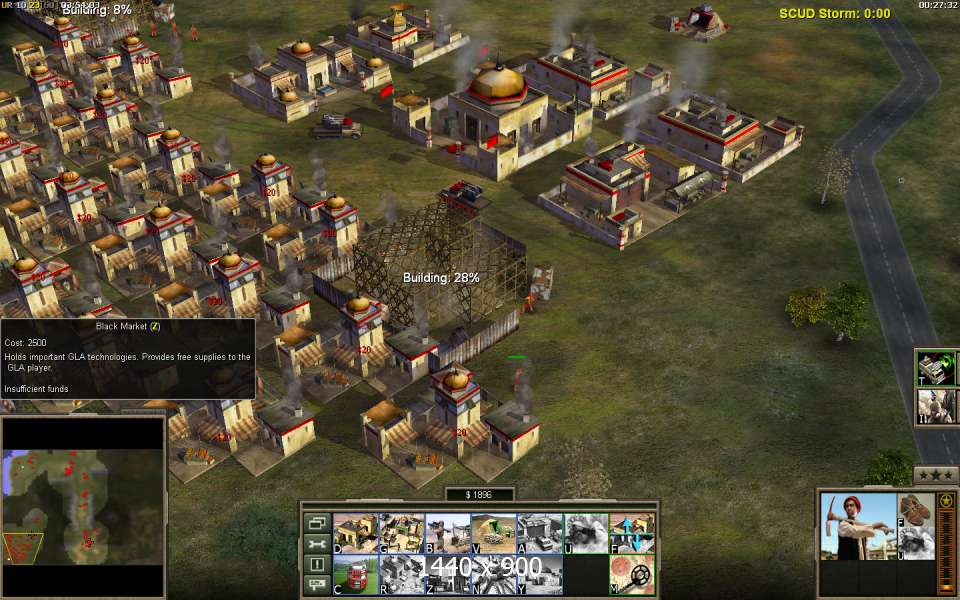Select the rocket soldier build icon labeled B
The height and width of the screenshot is (600, 960).
coord(447,533)
